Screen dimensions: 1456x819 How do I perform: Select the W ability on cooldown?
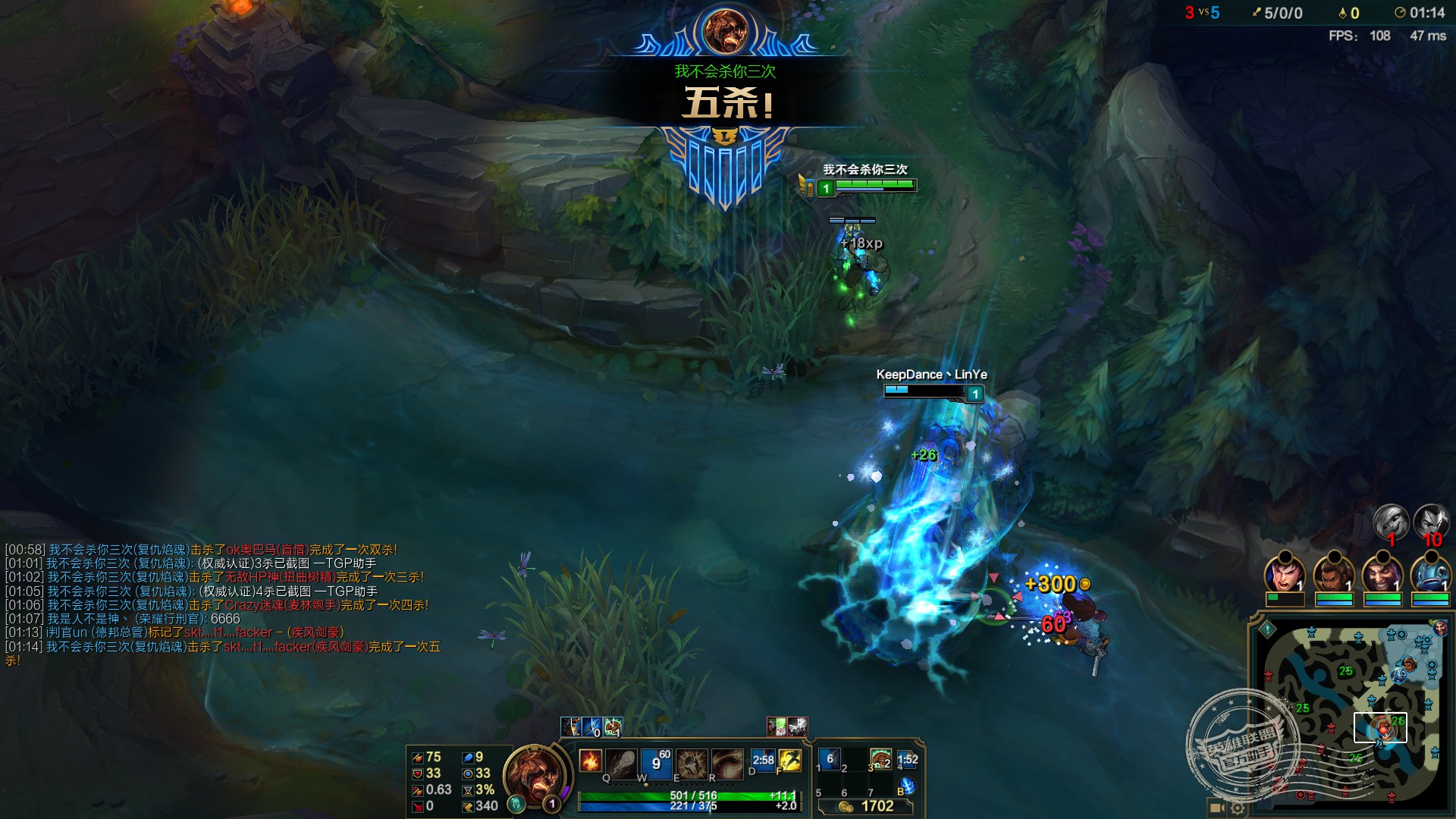[x=655, y=763]
